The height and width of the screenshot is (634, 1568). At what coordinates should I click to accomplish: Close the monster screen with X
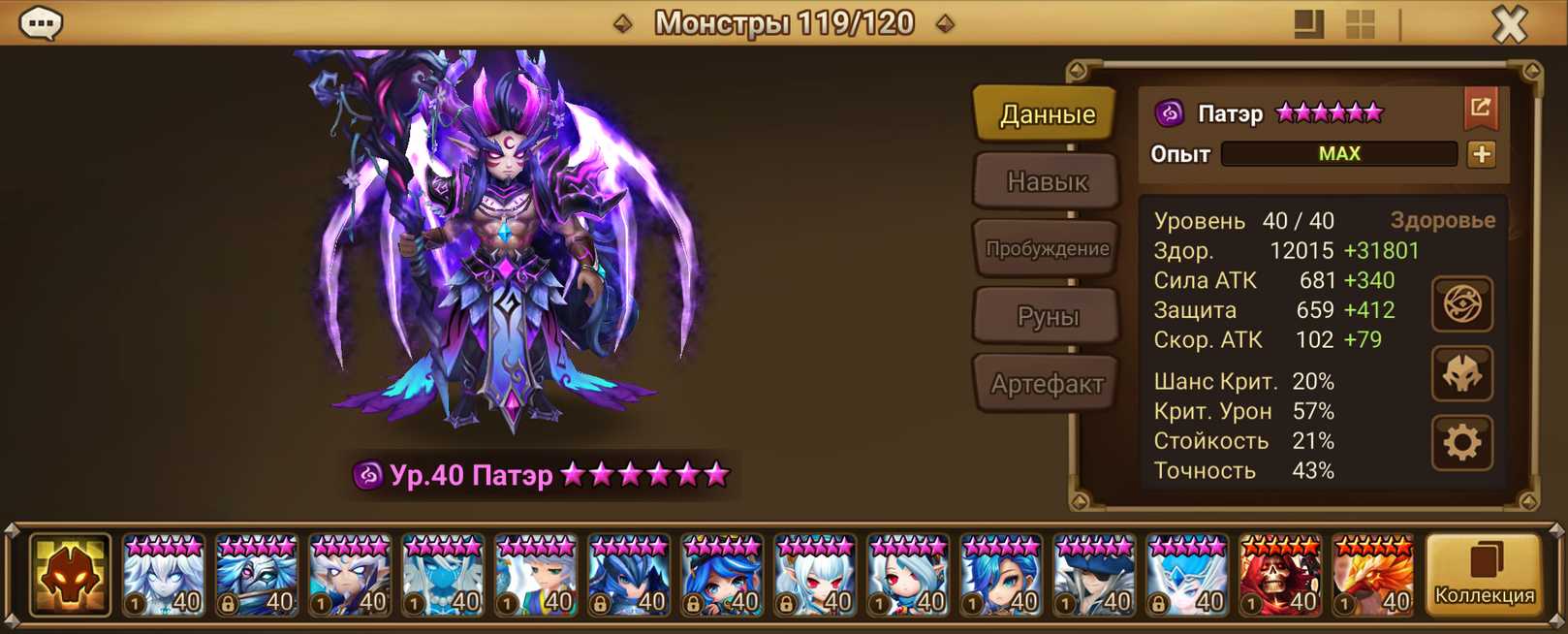pyautogui.click(x=1509, y=24)
